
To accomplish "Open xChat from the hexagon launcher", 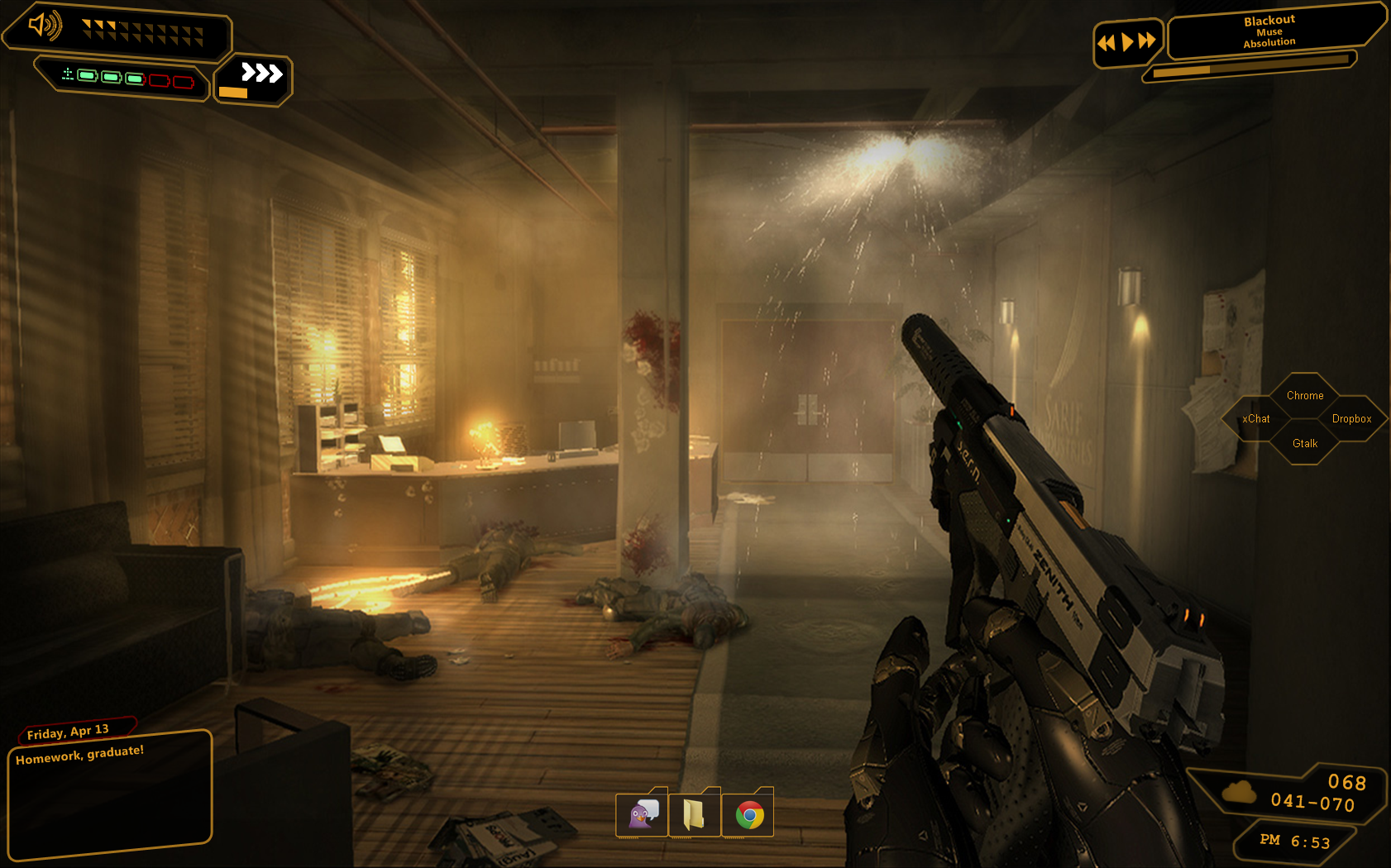I will point(1256,419).
